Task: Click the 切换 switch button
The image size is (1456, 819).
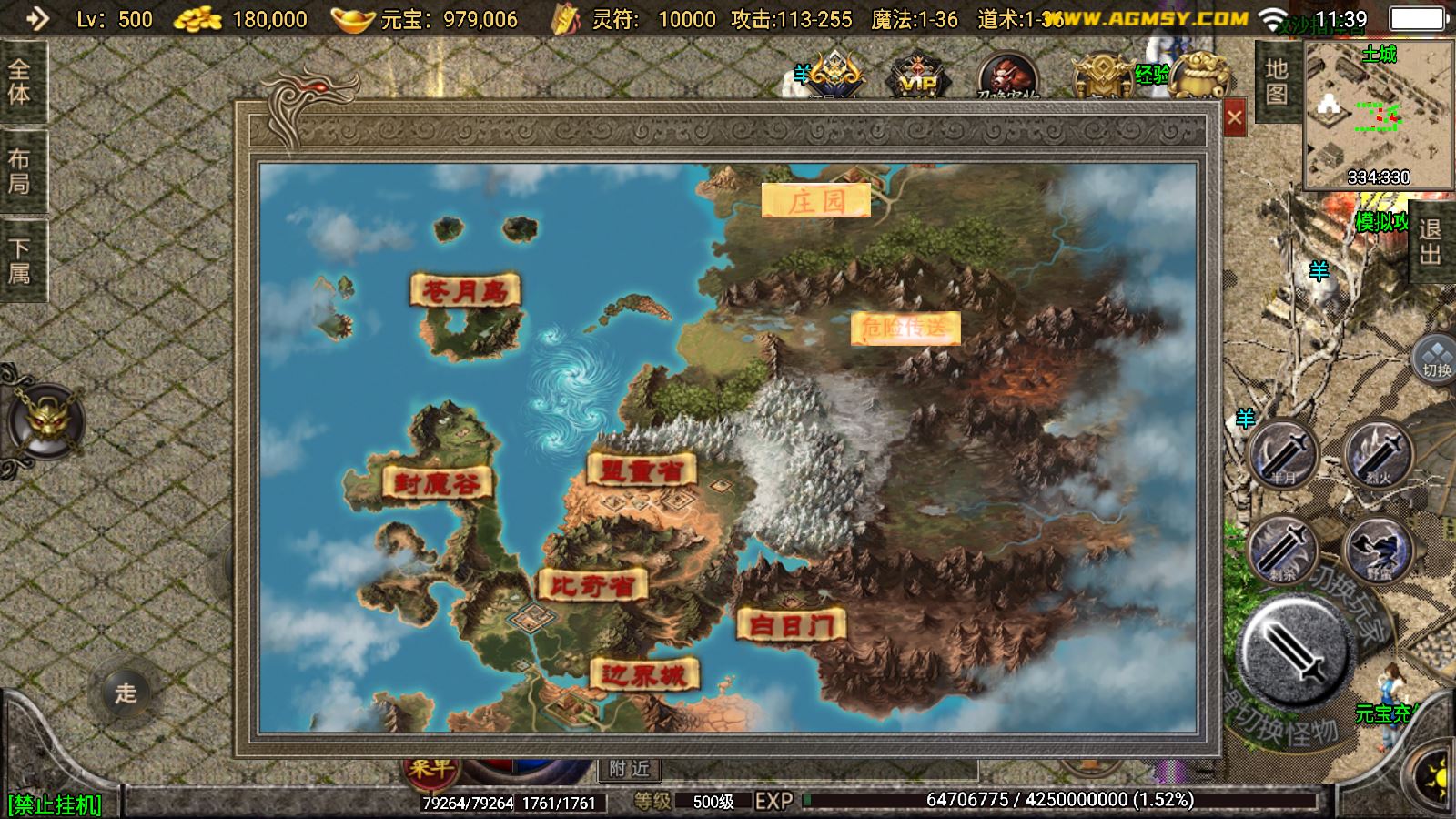Action: tap(1436, 359)
